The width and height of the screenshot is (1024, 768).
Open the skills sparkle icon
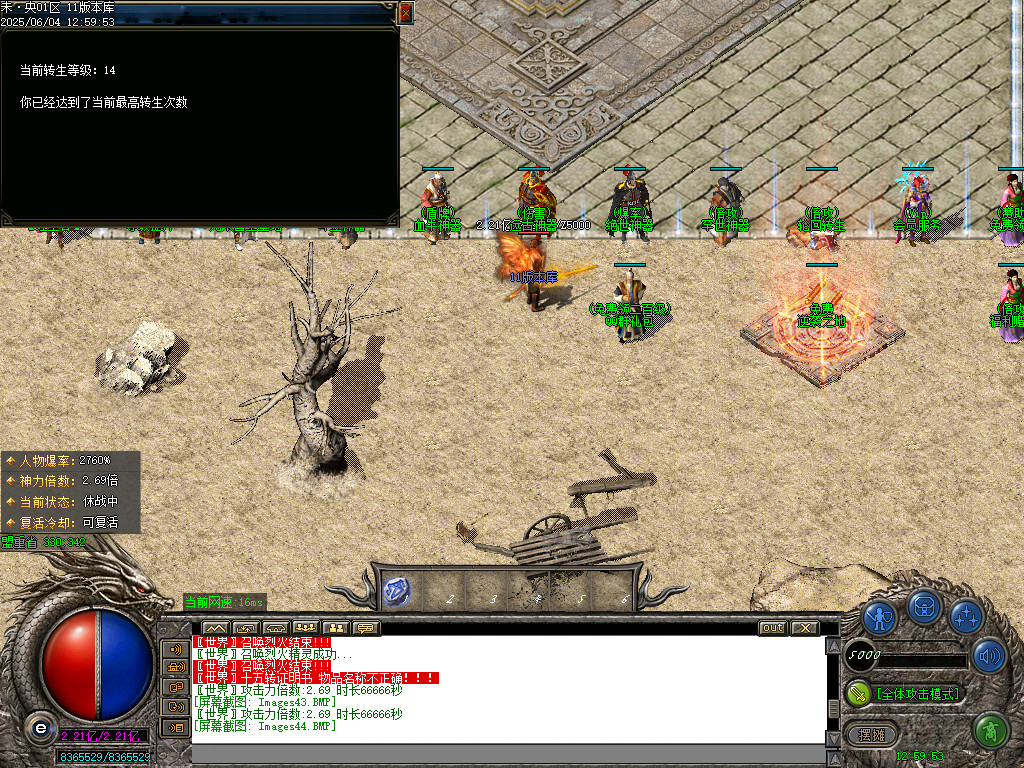coord(966,617)
